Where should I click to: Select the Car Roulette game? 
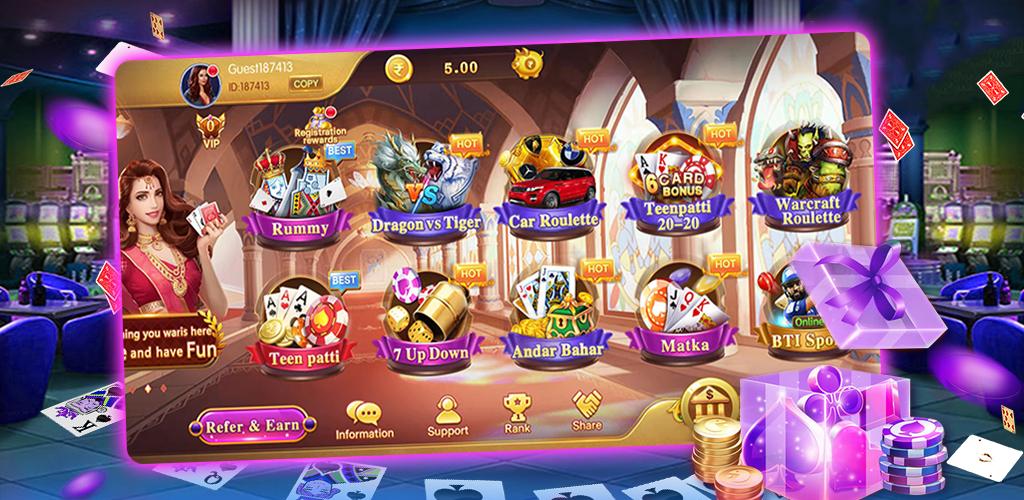coord(553,185)
